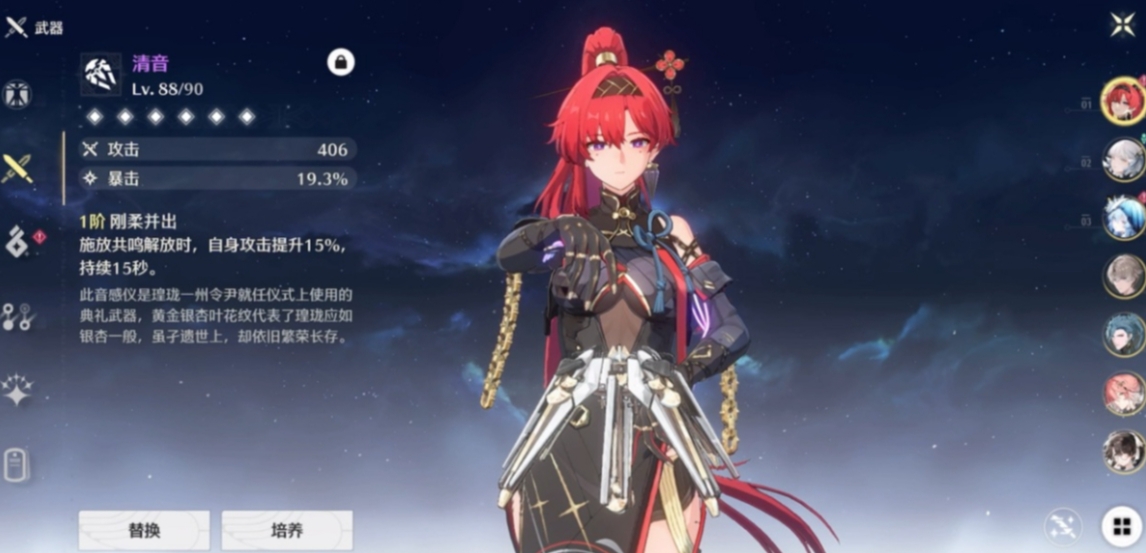The width and height of the screenshot is (1146, 553).
Task: Select the light-brown-haired character portrait
Action: 1123,276
